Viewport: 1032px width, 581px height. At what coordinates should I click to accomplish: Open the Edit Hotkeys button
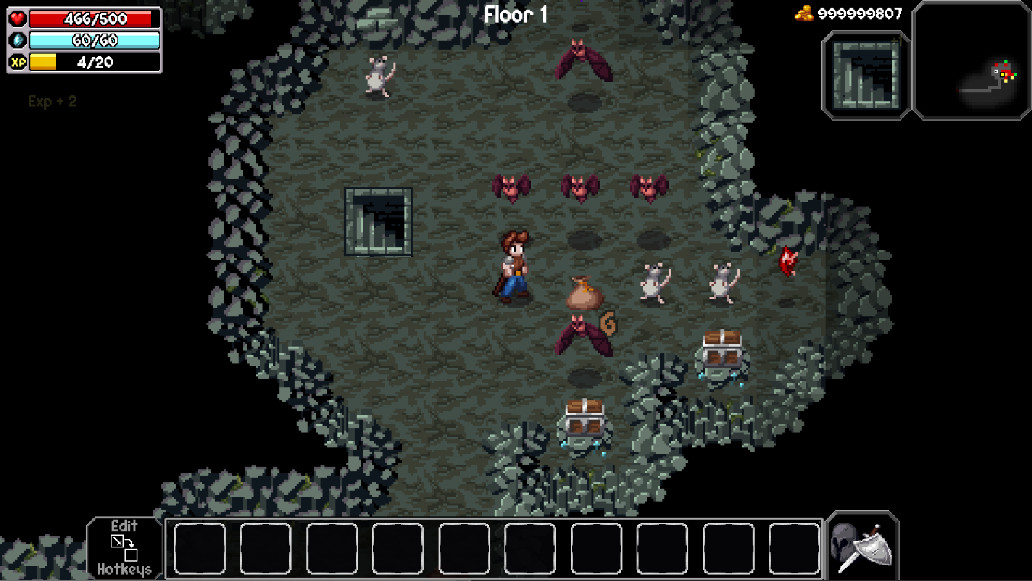pos(124,548)
